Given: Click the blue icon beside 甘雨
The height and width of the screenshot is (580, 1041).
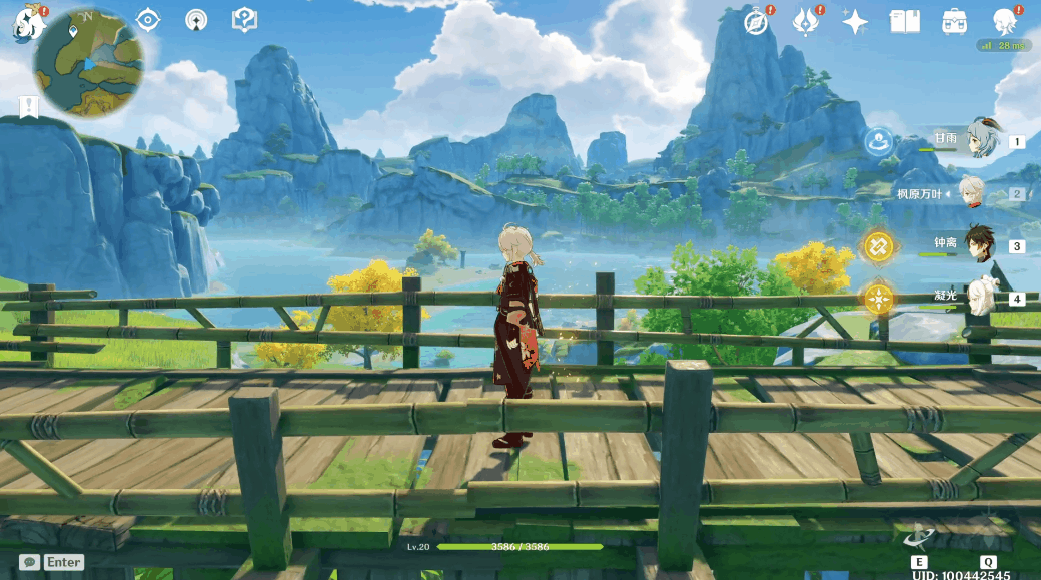Looking at the screenshot, I should 879,141.
